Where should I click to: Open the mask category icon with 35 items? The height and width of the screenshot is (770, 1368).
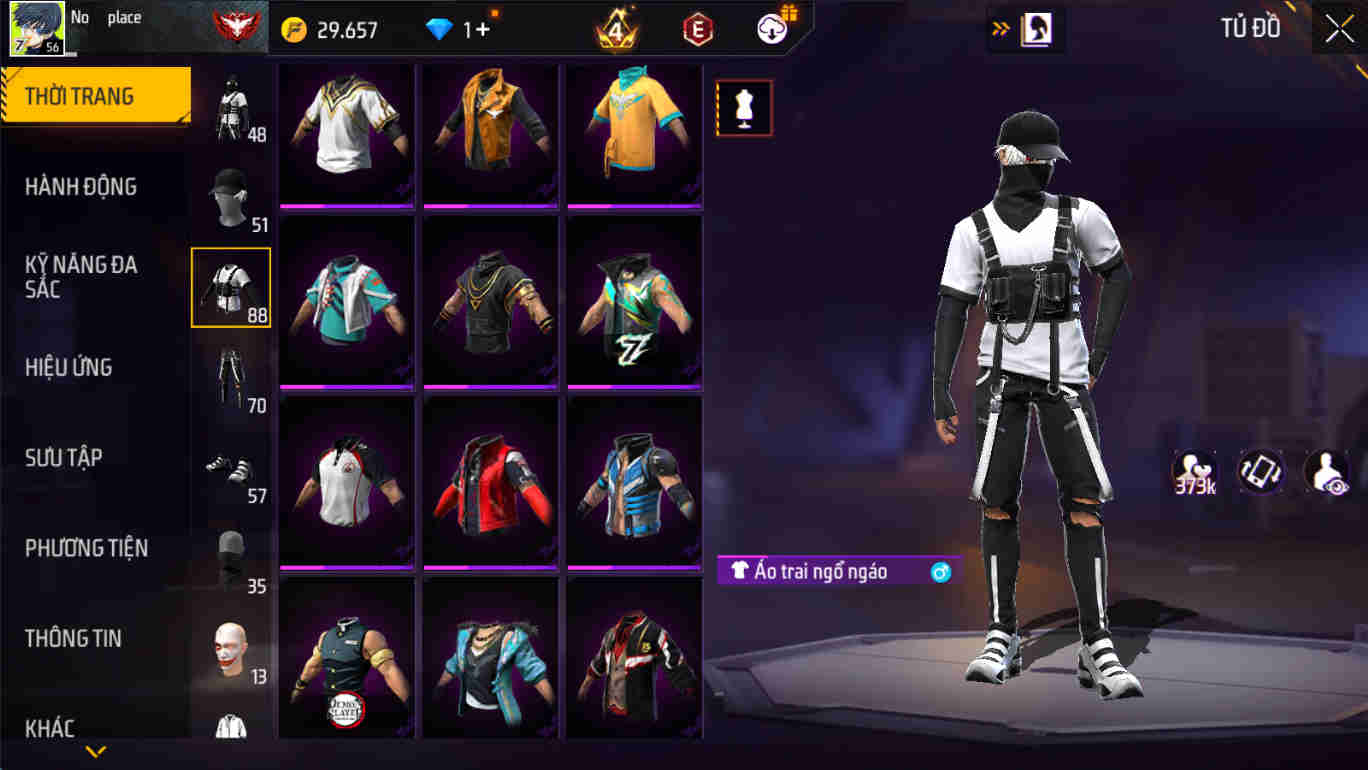click(230, 558)
